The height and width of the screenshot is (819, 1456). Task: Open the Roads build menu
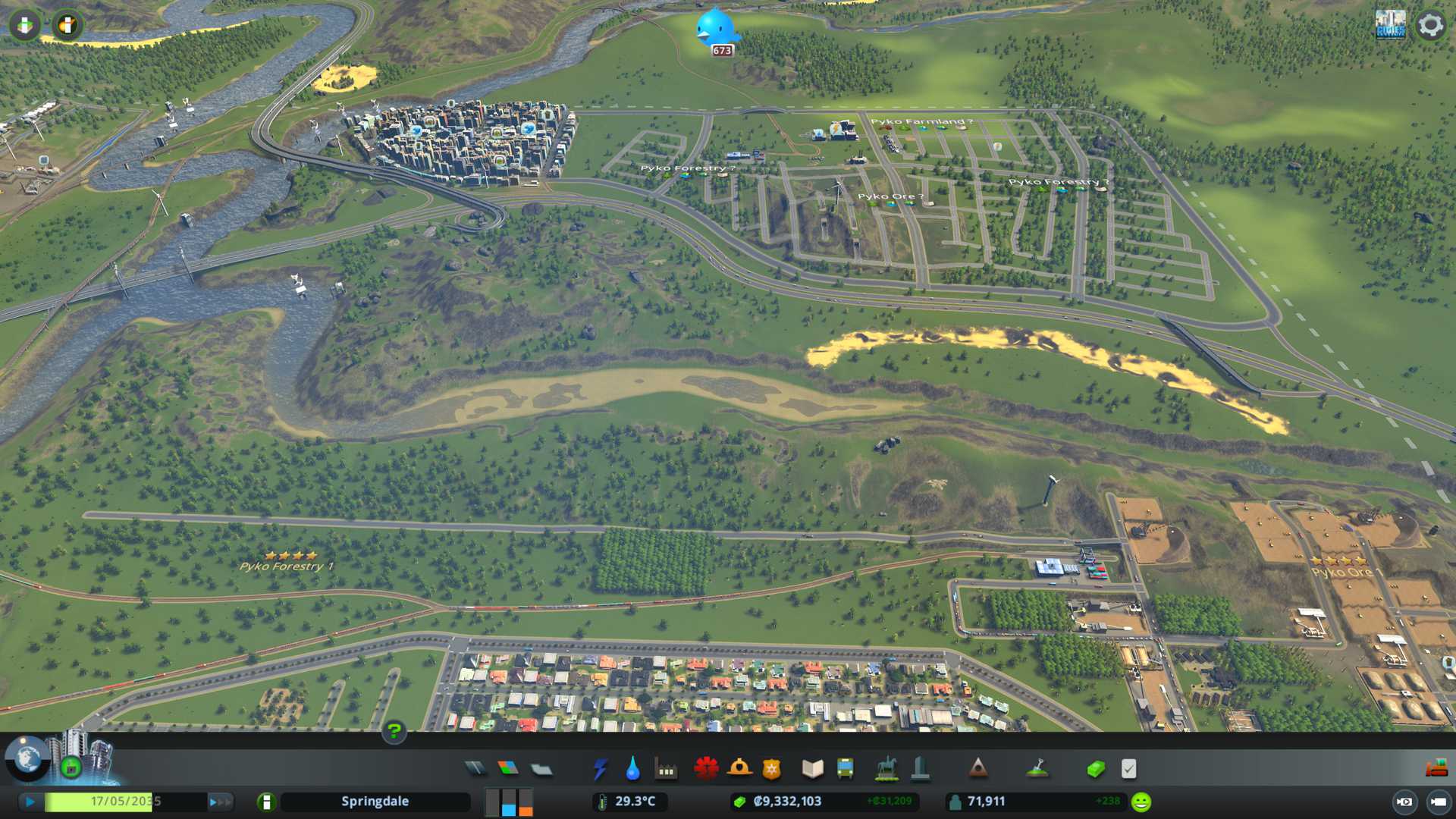coord(475,769)
